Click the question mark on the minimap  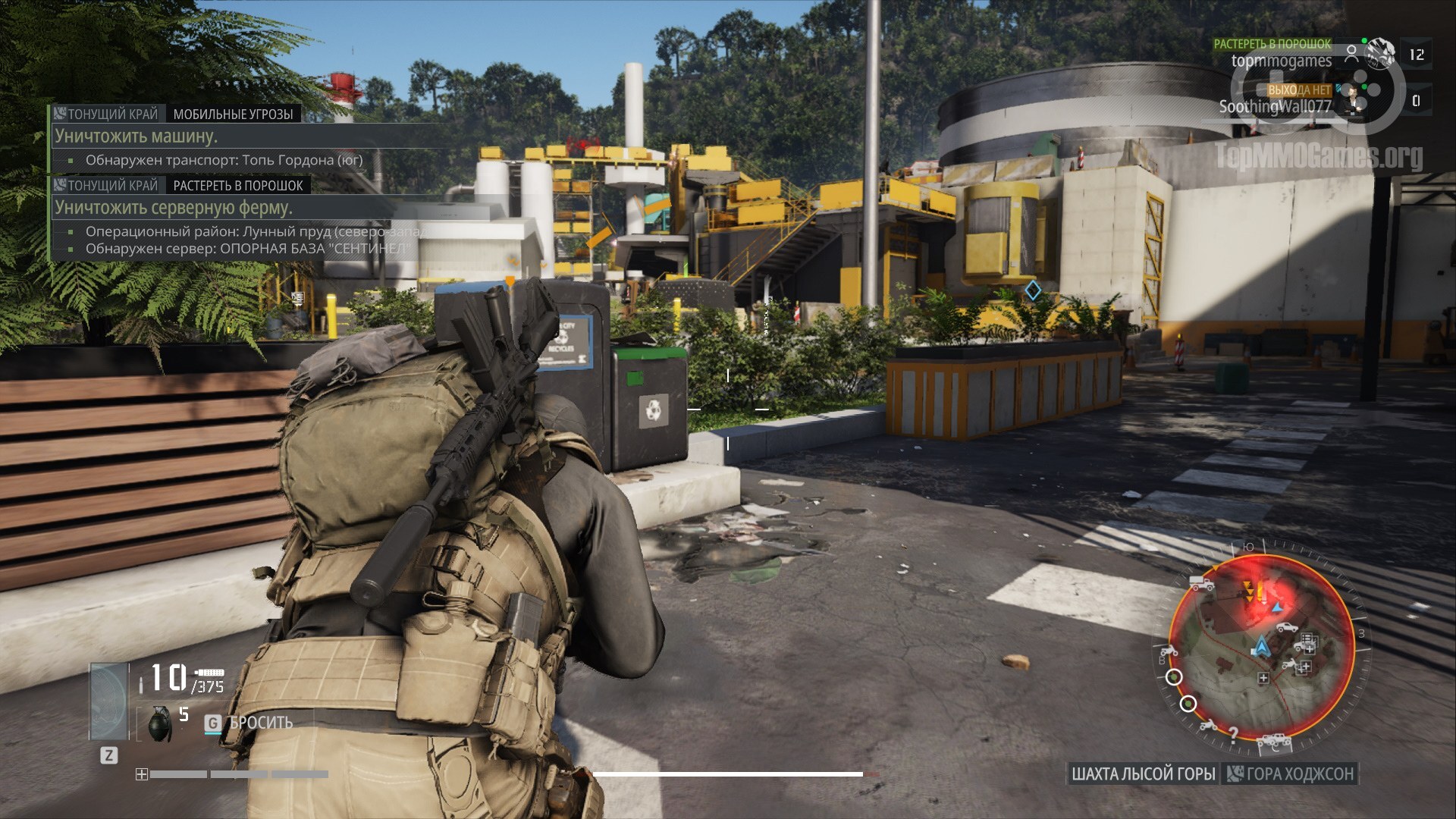(x=1234, y=733)
